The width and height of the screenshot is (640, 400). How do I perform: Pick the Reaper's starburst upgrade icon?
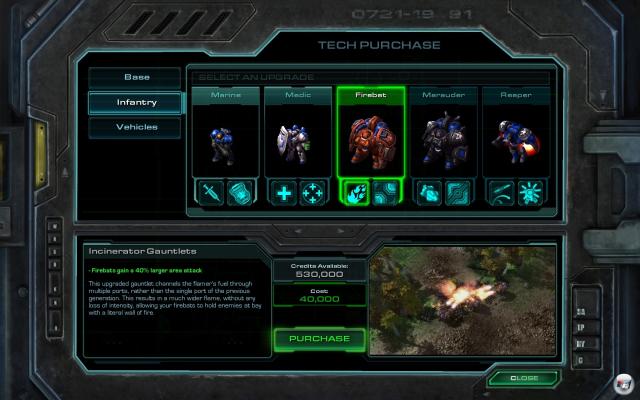(x=531, y=193)
